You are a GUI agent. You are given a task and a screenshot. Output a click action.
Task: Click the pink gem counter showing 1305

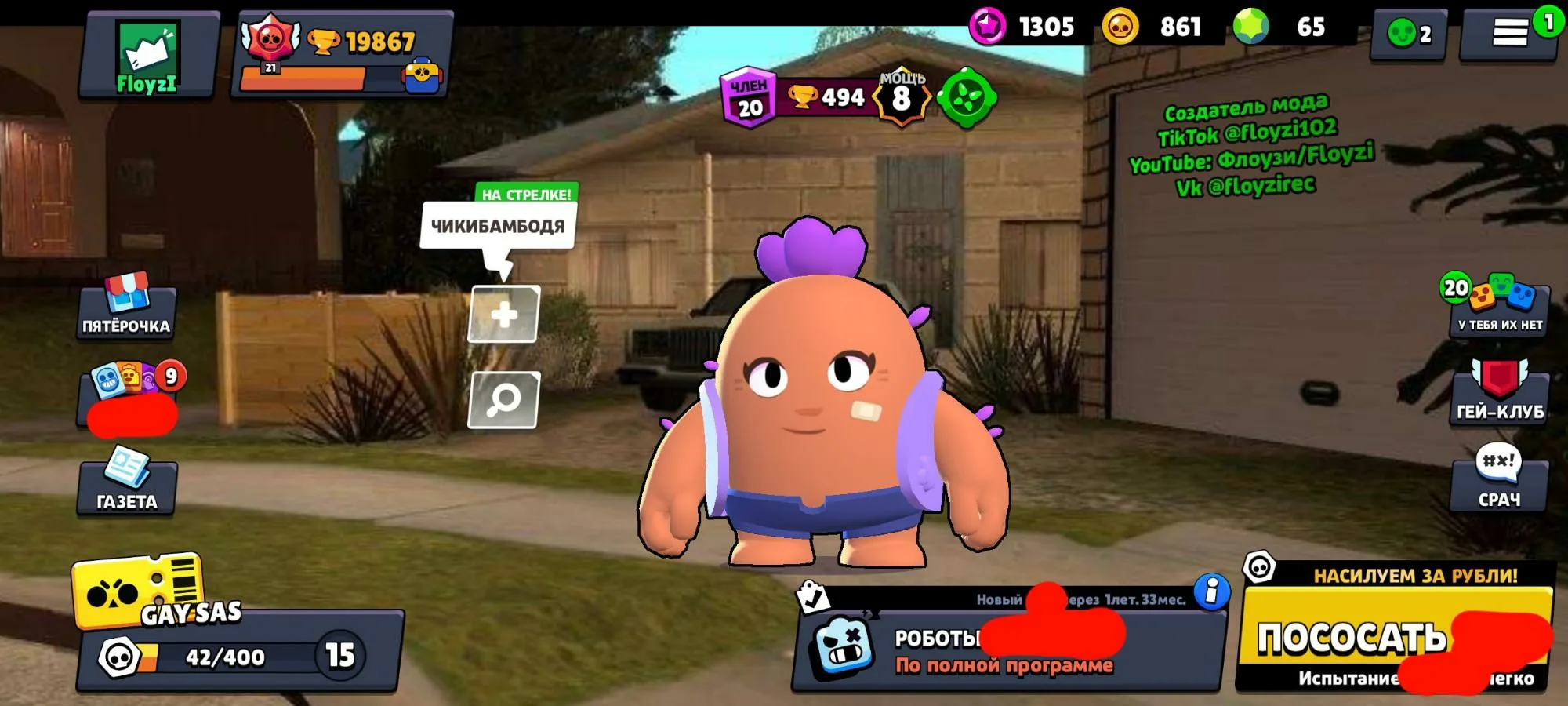pyautogui.click(x=1023, y=25)
